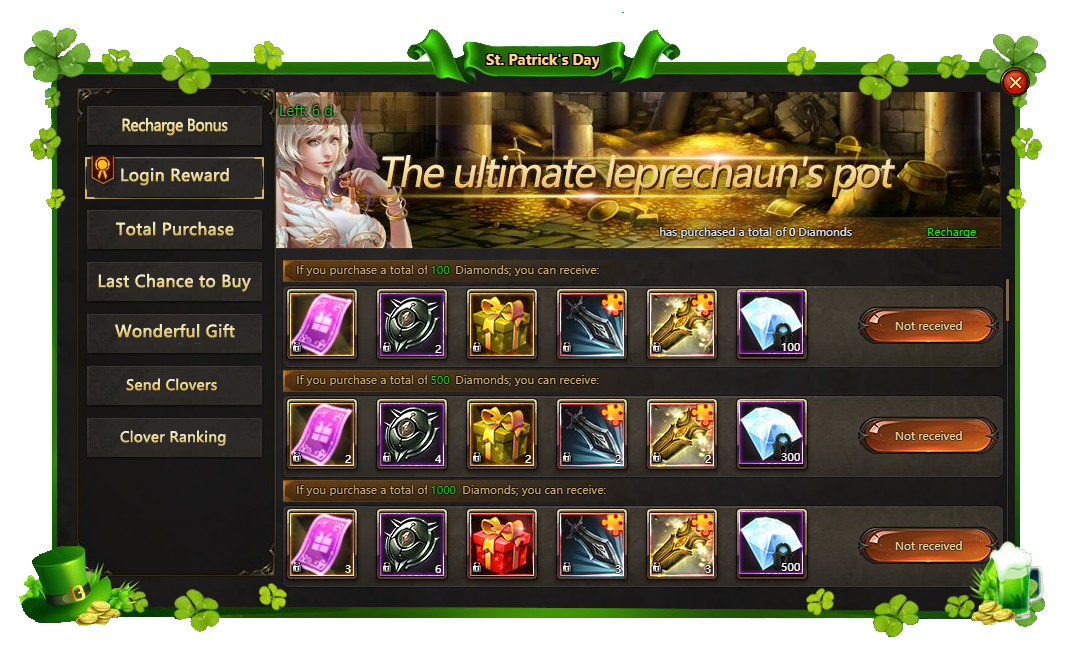The height and width of the screenshot is (657, 1074).
Task: Click the green Recharge link
Action: (x=951, y=232)
